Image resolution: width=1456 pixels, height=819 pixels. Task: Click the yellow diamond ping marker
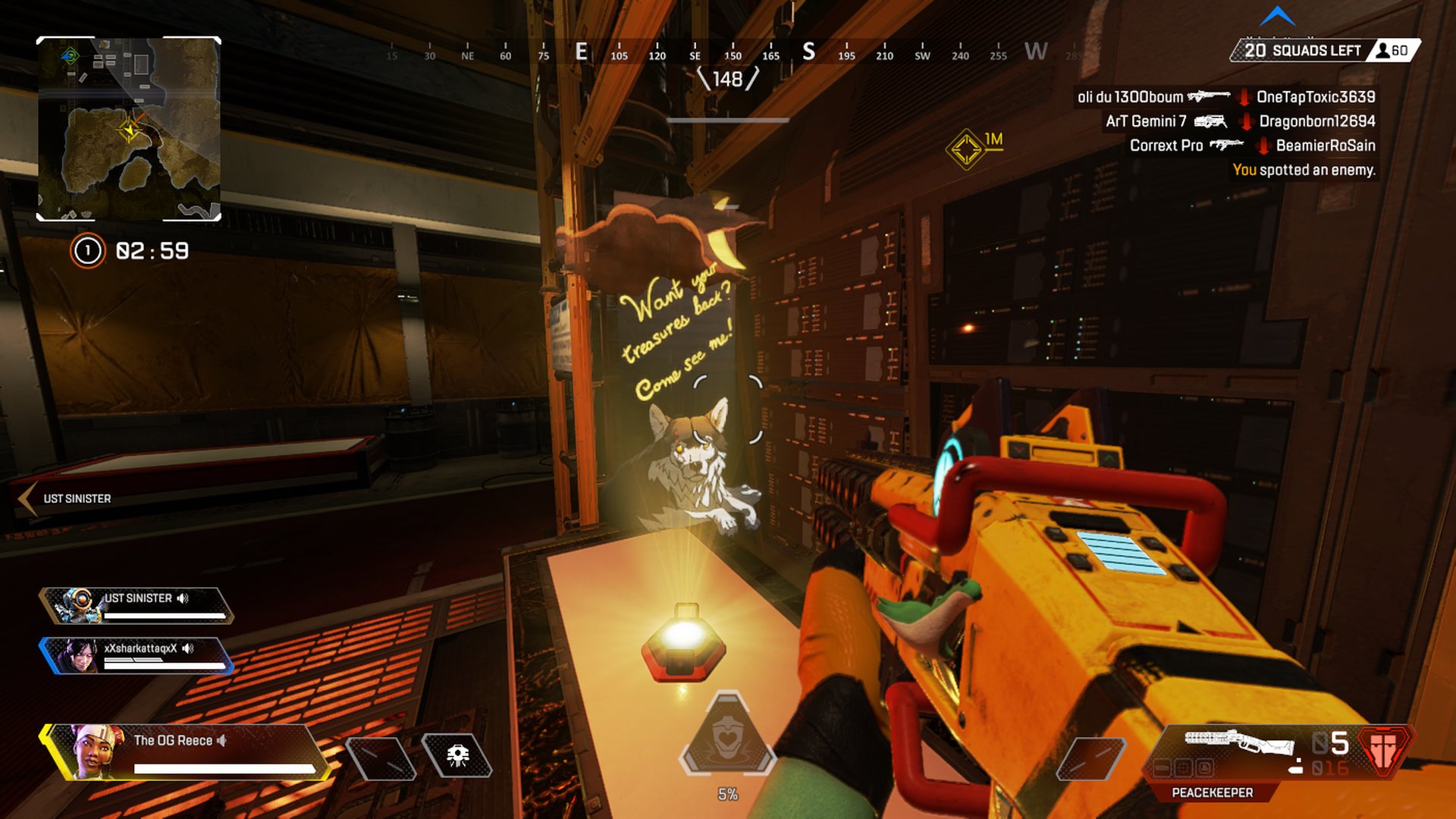(x=966, y=149)
